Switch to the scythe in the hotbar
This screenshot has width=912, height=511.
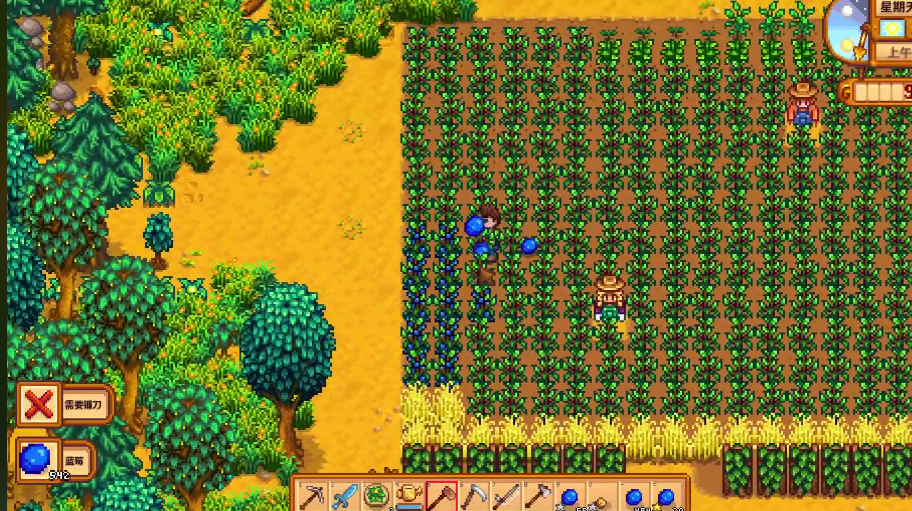click(473, 496)
